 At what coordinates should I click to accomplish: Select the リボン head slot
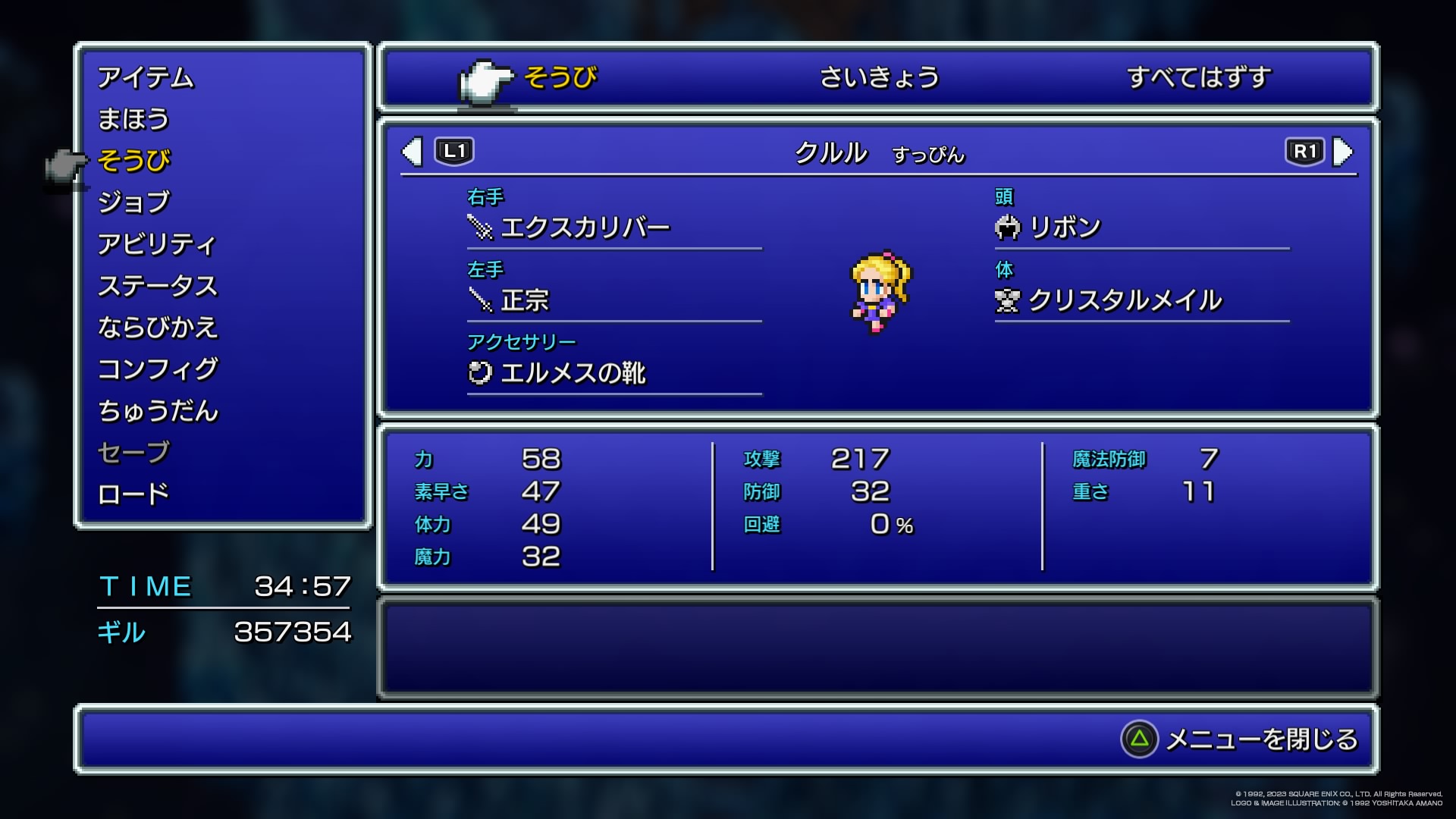tap(1065, 227)
